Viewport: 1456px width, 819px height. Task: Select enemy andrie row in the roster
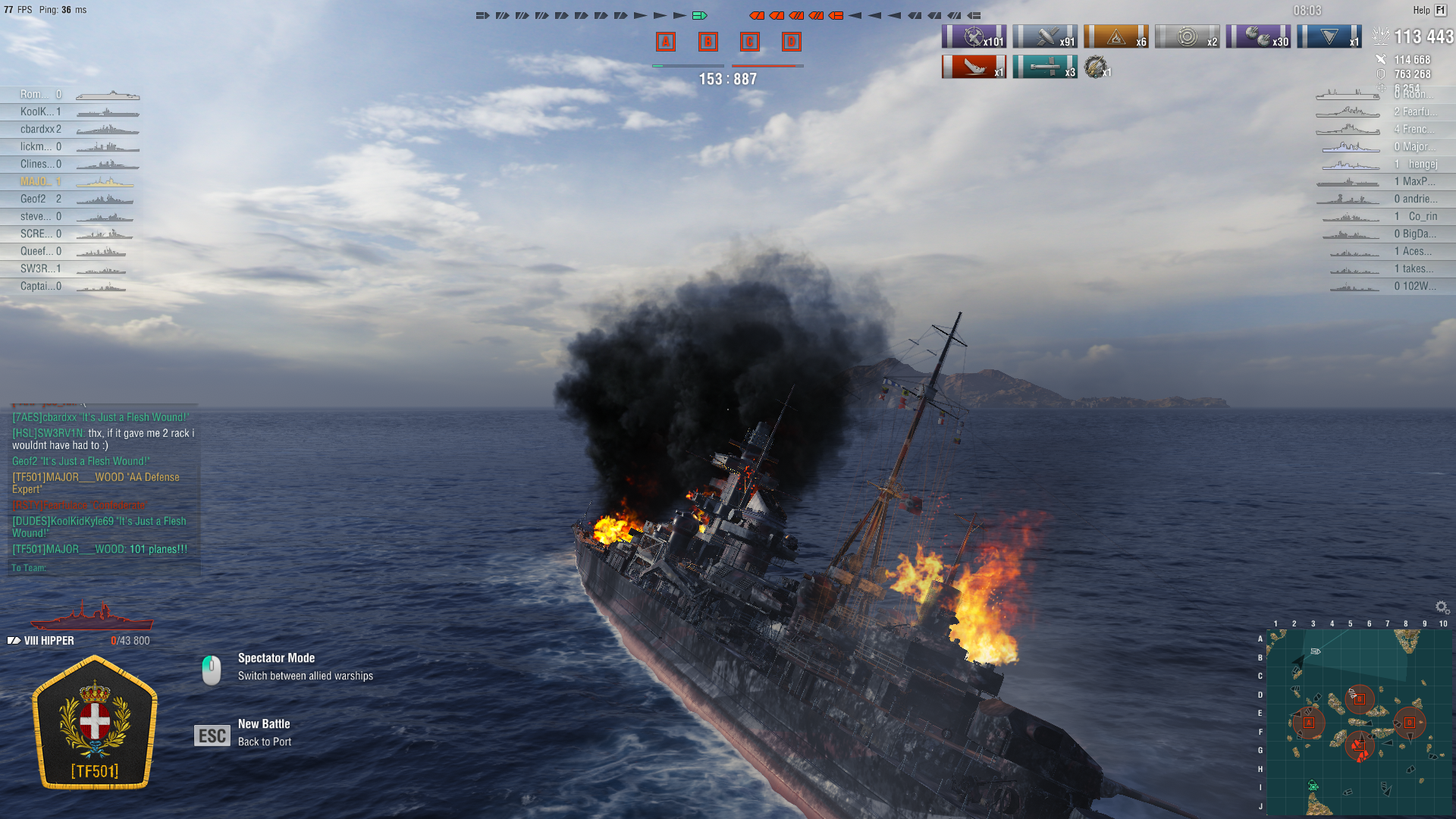[x=1414, y=199]
